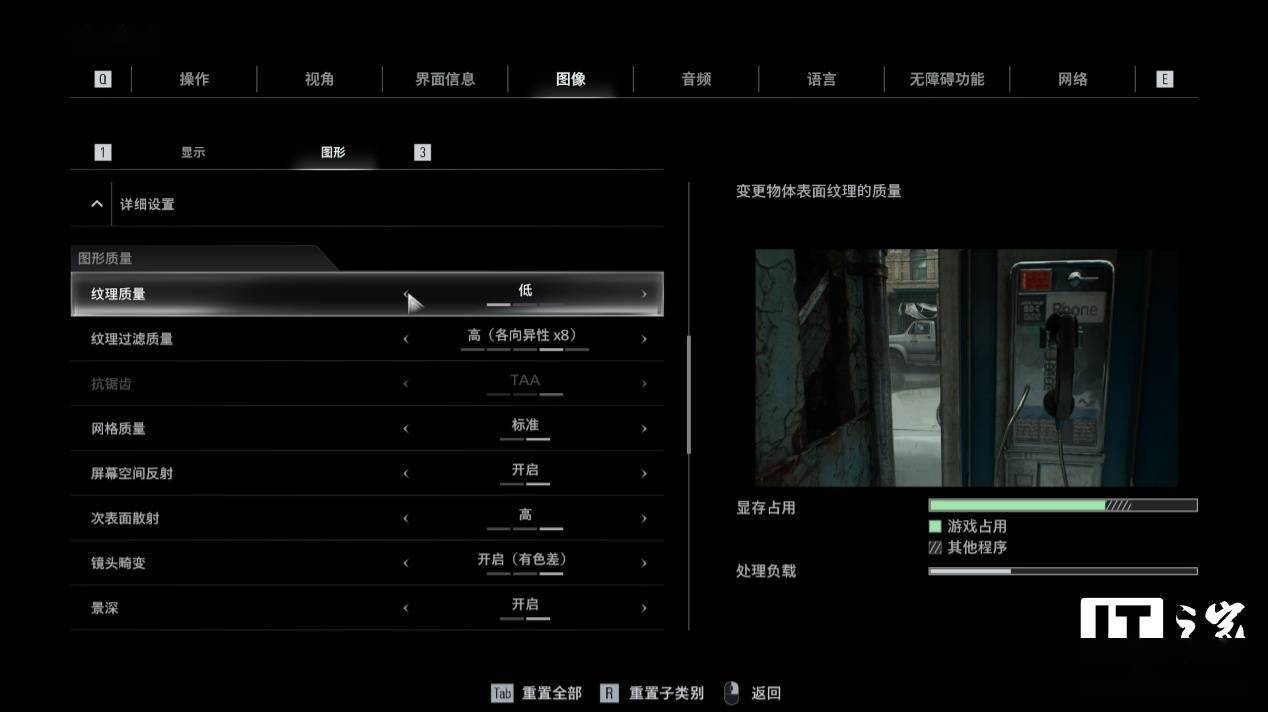
Task: Open the 视角 settings tab
Action: 319,79
